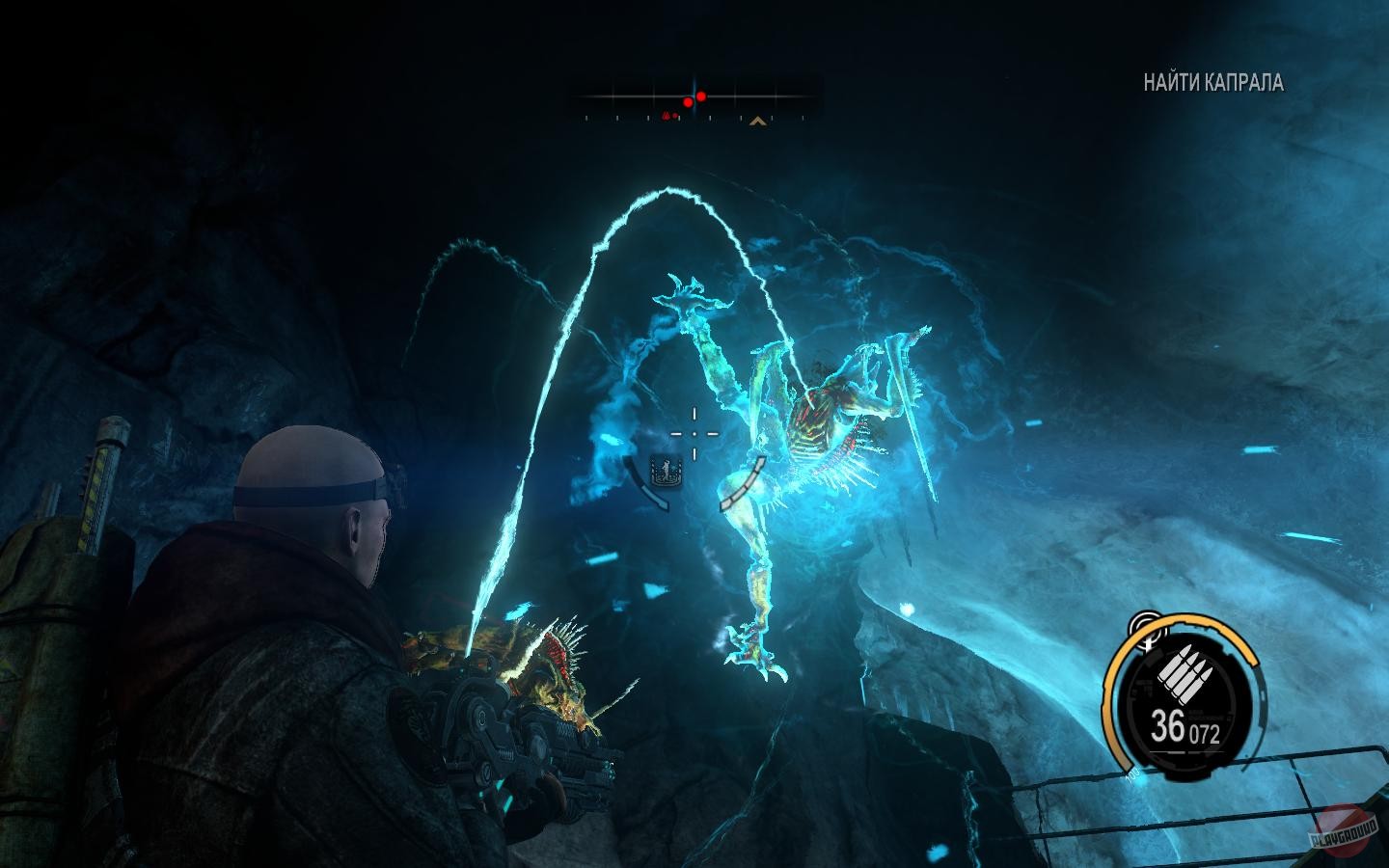Click the crosshair reticle at screen center

tap(694, 434)
